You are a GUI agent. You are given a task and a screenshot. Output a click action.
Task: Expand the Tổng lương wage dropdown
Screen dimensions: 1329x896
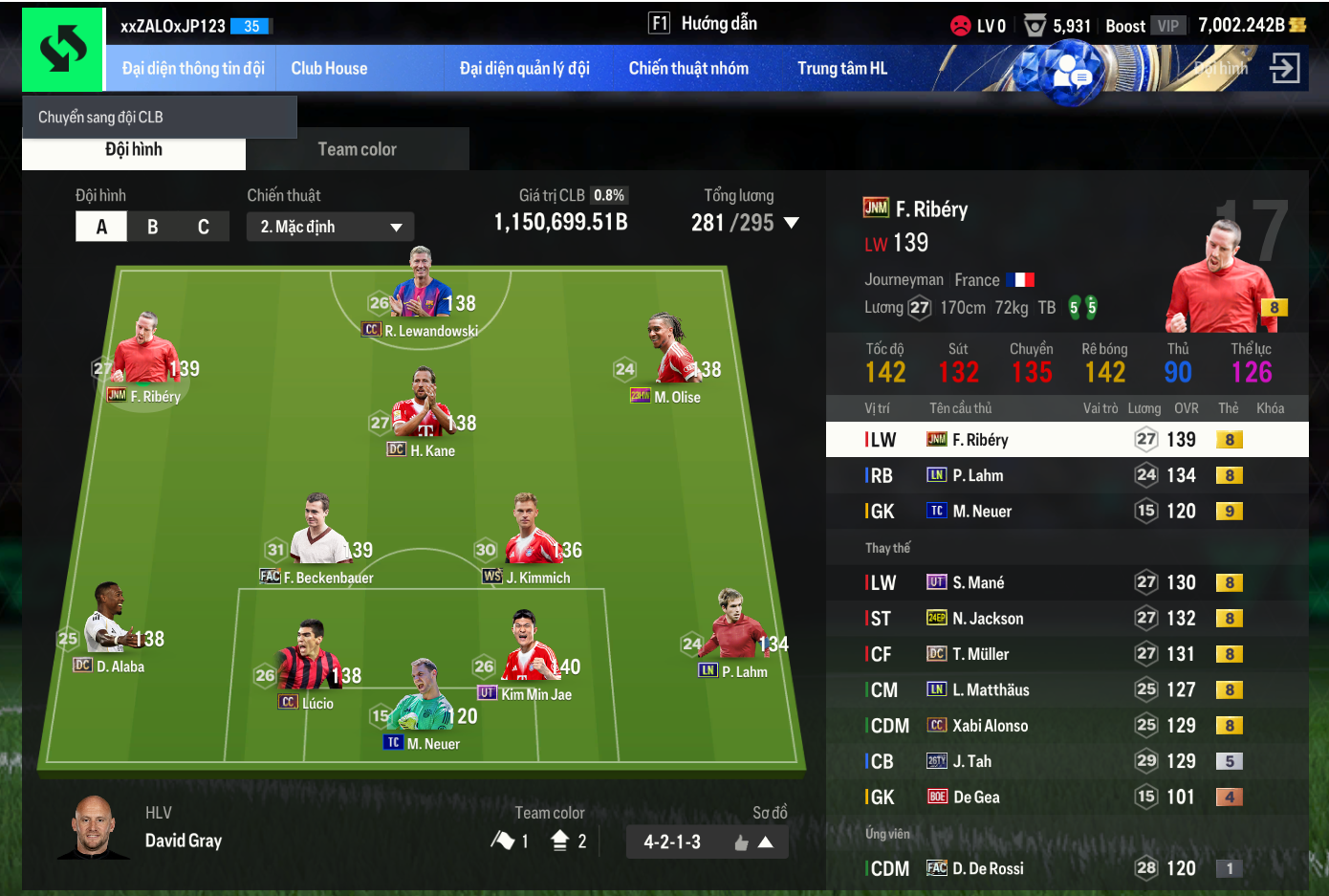(x=792, y=223)
